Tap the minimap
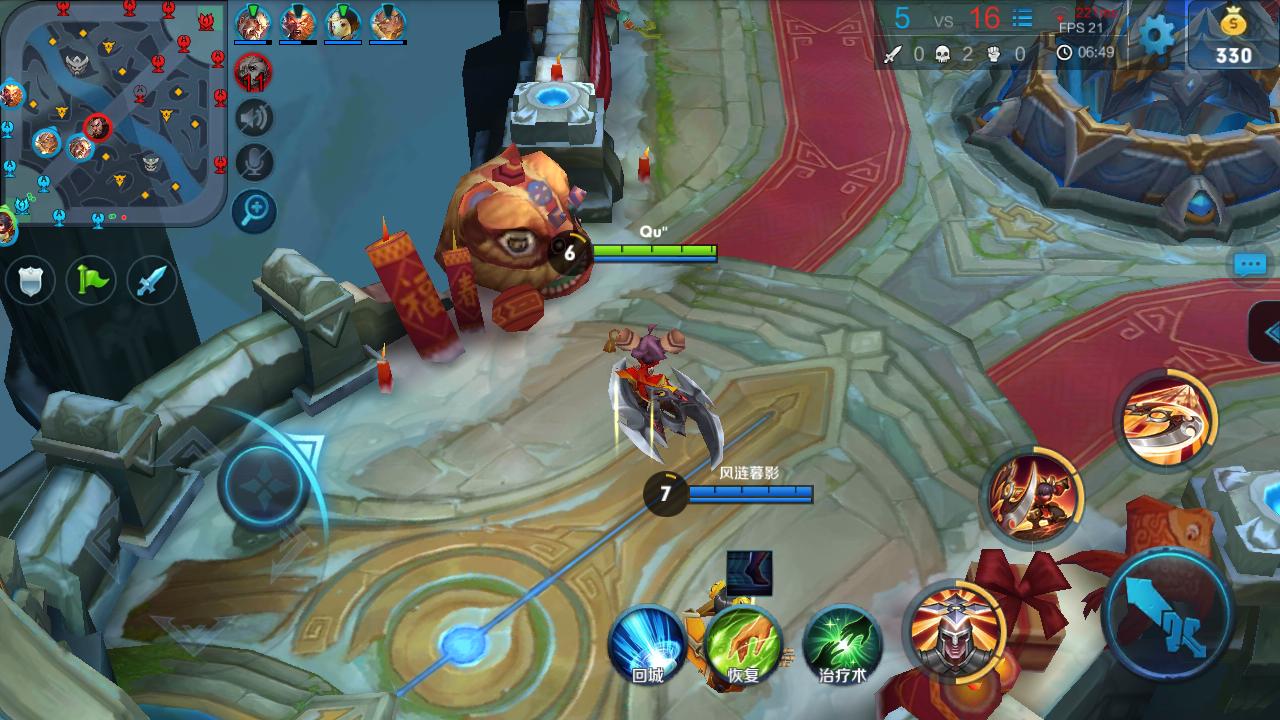Screen dimensions: 1280x720 [x=113, y=111]
